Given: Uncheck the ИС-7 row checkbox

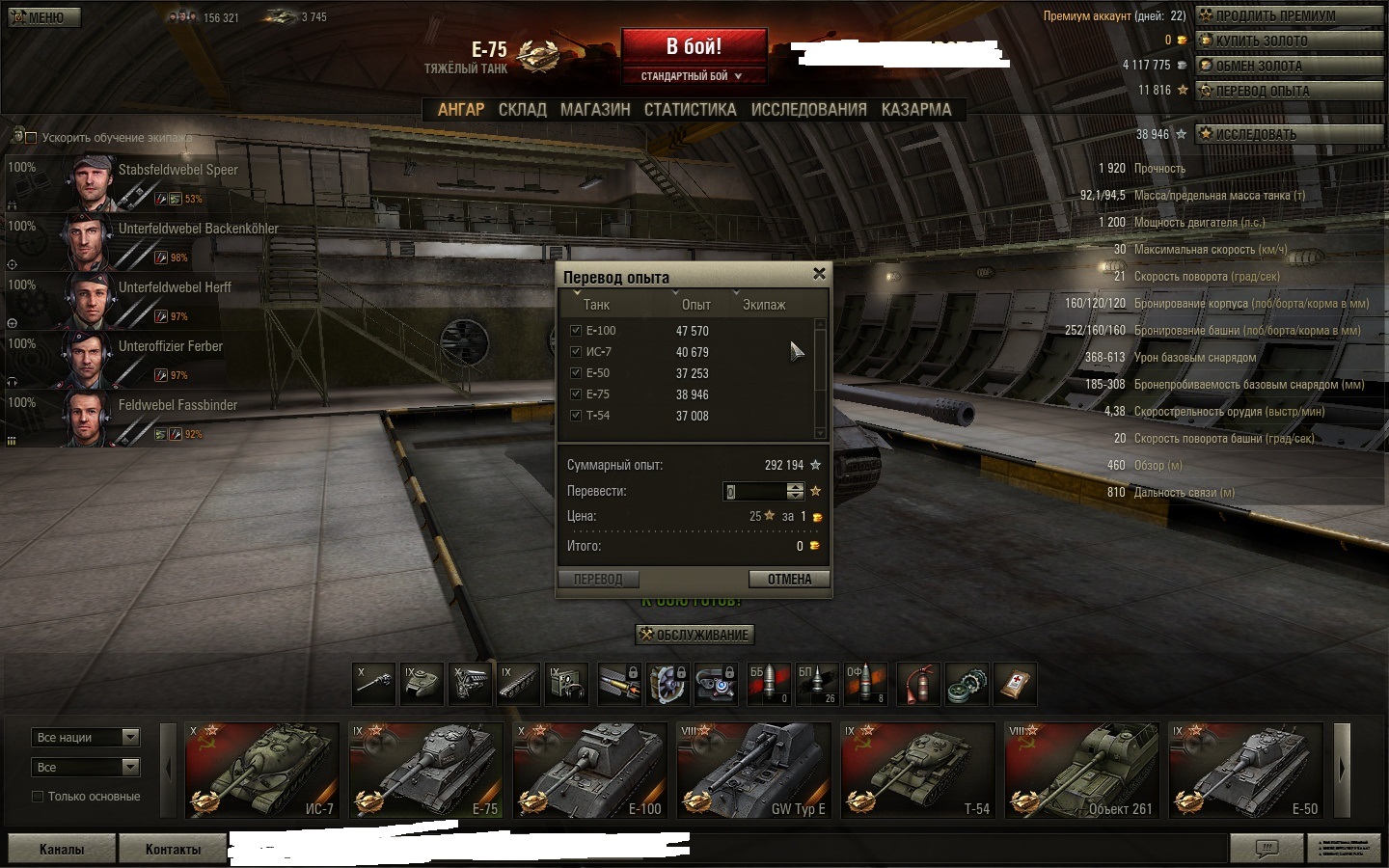Looking at the screenshot, I should (576, 351).
